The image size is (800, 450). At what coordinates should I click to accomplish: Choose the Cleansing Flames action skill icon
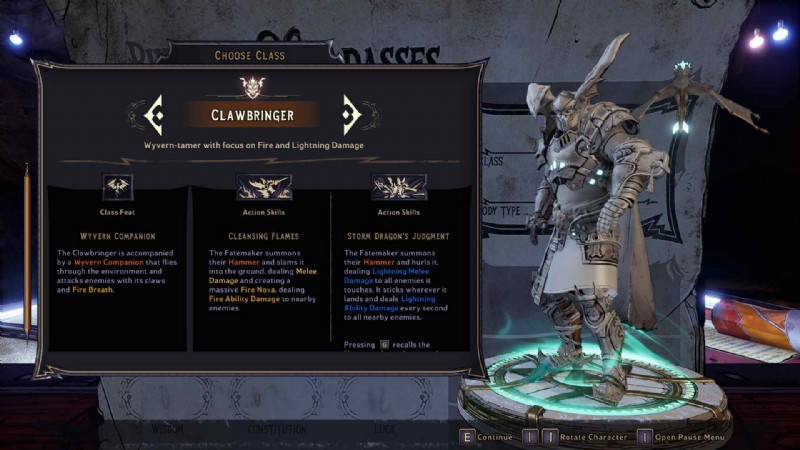click(x=263, y=187)
